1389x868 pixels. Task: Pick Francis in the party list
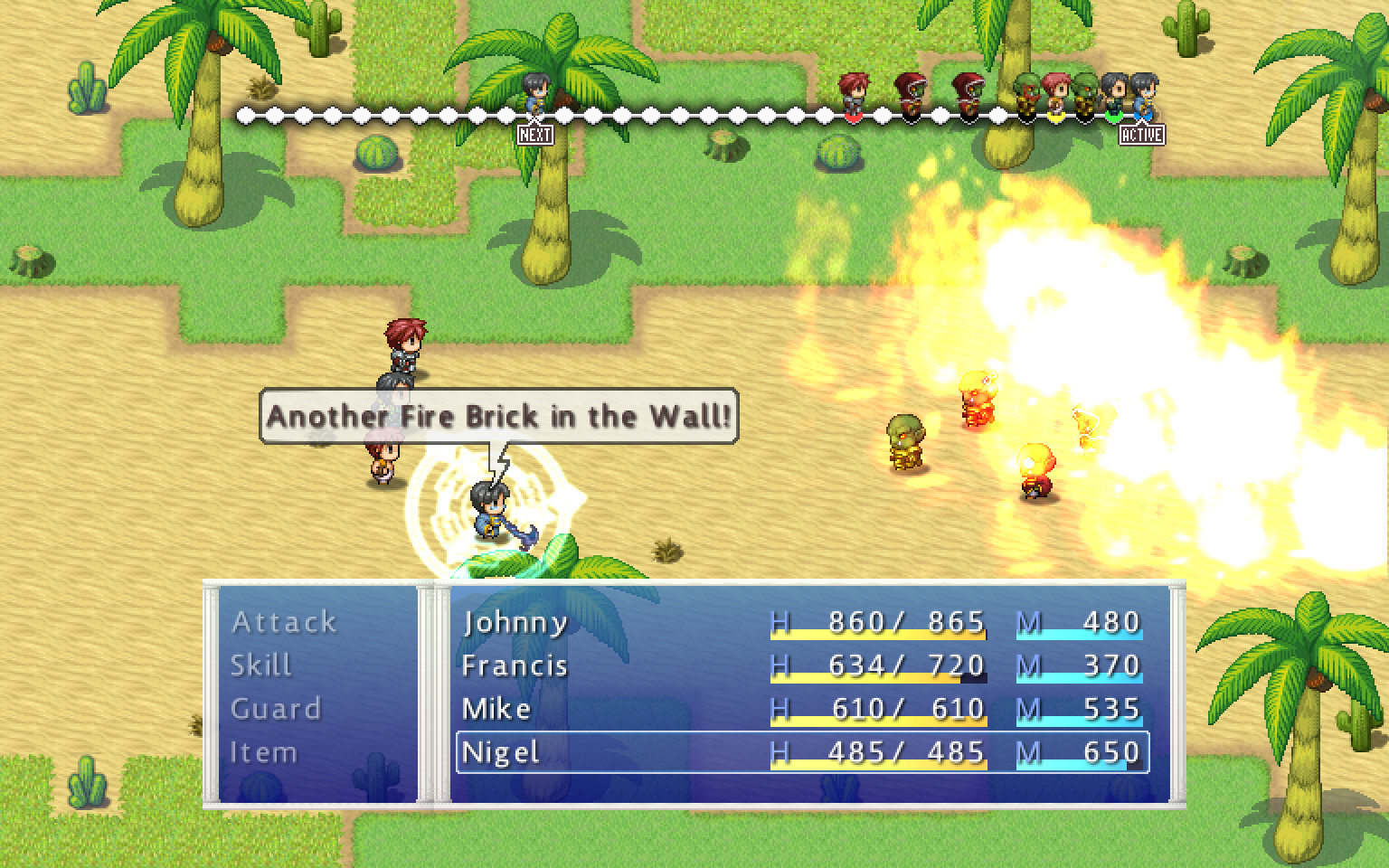[x=801, y=665]
